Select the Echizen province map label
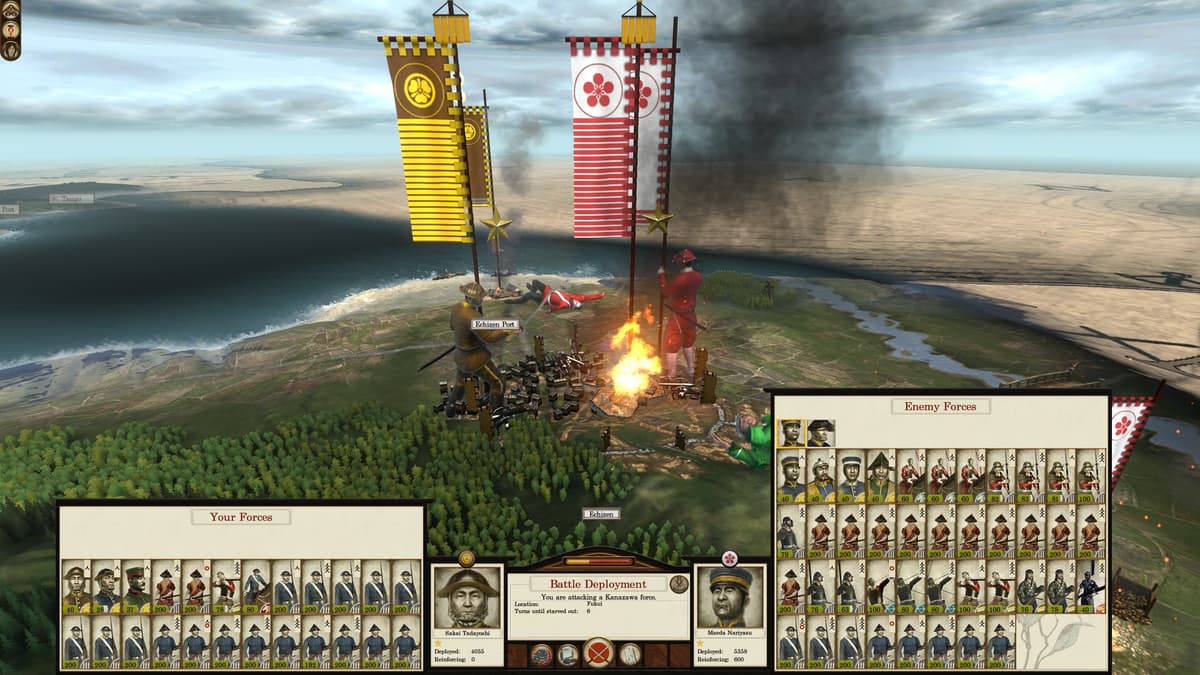1200x675 pixels. click(601, 514)
